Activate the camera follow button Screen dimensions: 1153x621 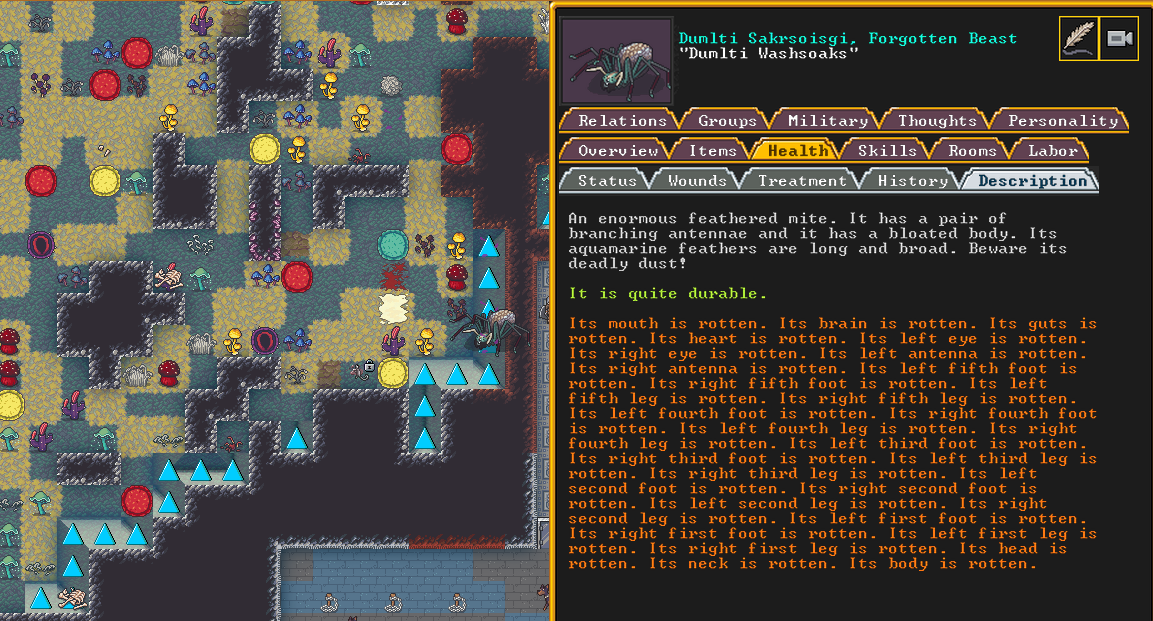pyautogui.click(x=1119, y=39)
